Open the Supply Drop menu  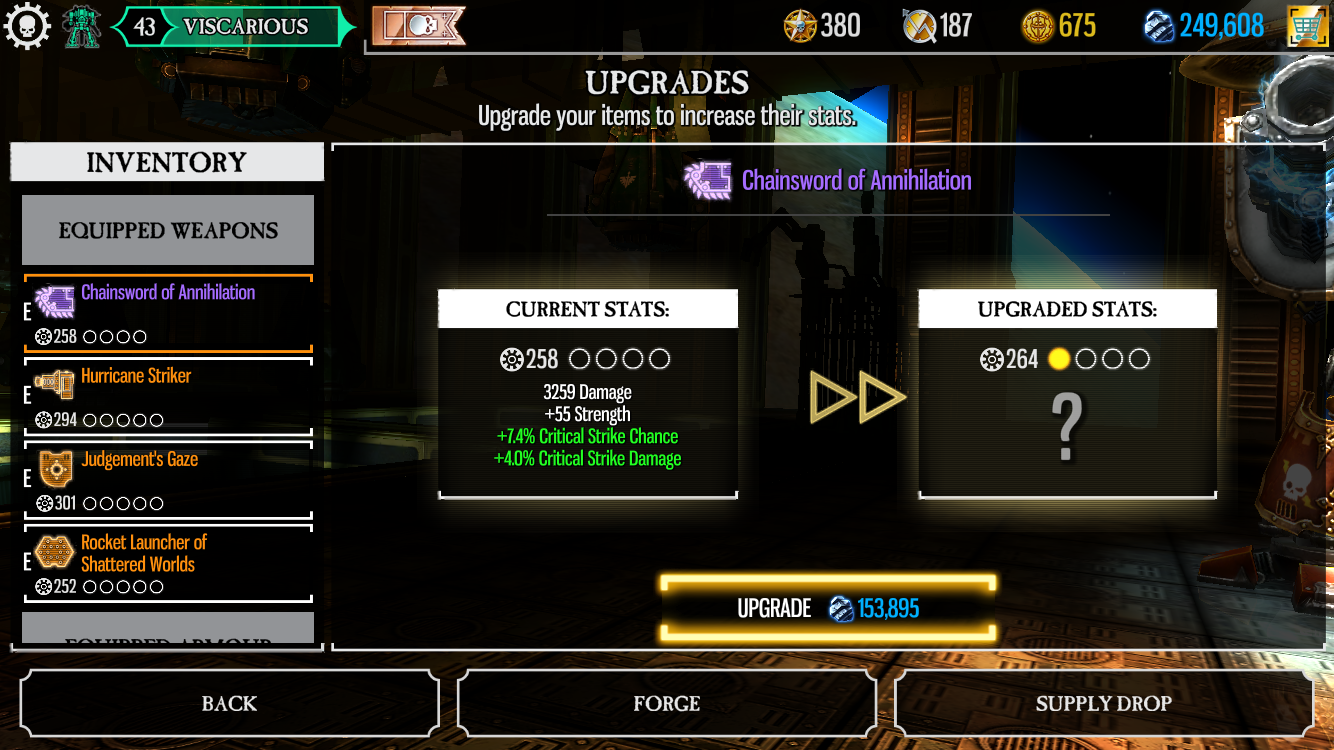(1103, 704)
